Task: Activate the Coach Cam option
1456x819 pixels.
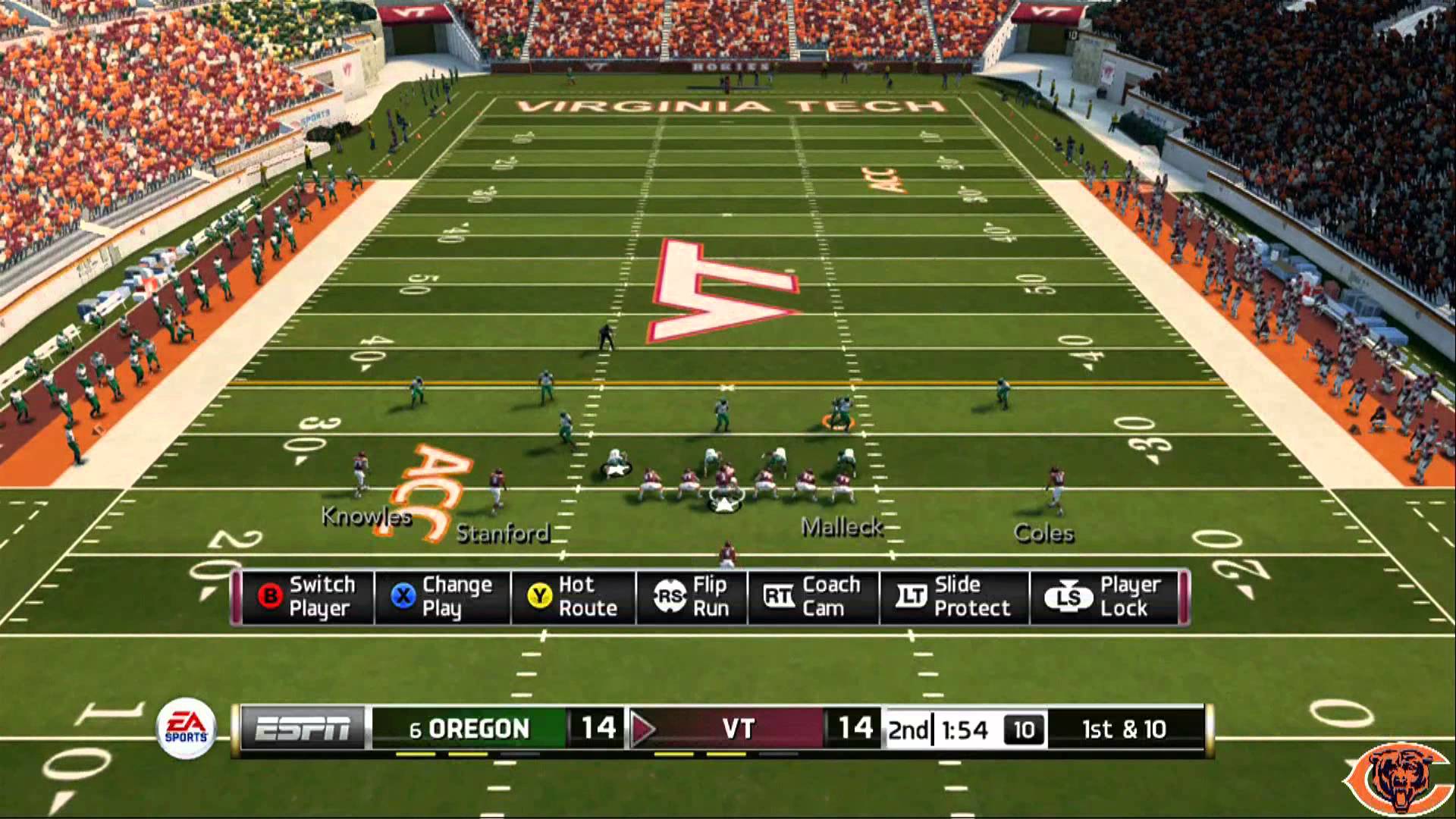Action: tap(813, 597)
